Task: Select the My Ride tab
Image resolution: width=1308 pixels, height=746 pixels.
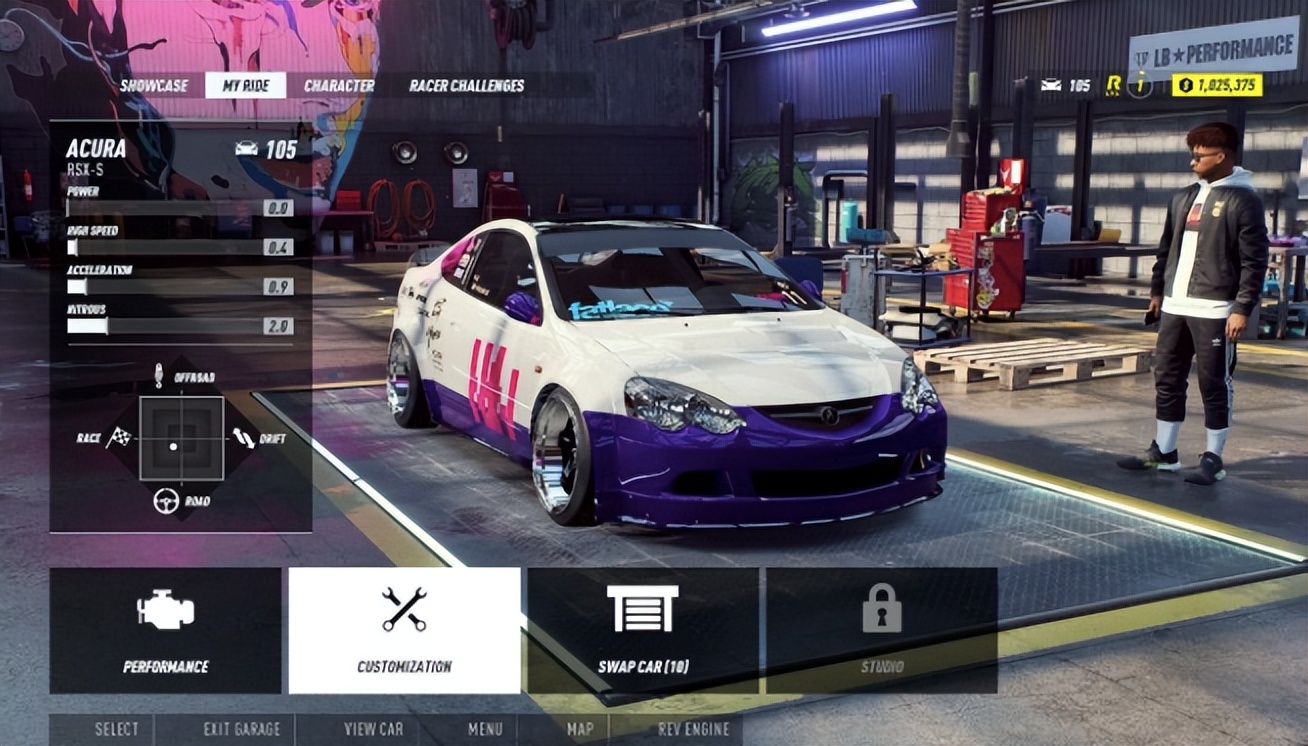Action: click(x=246, y=86)
